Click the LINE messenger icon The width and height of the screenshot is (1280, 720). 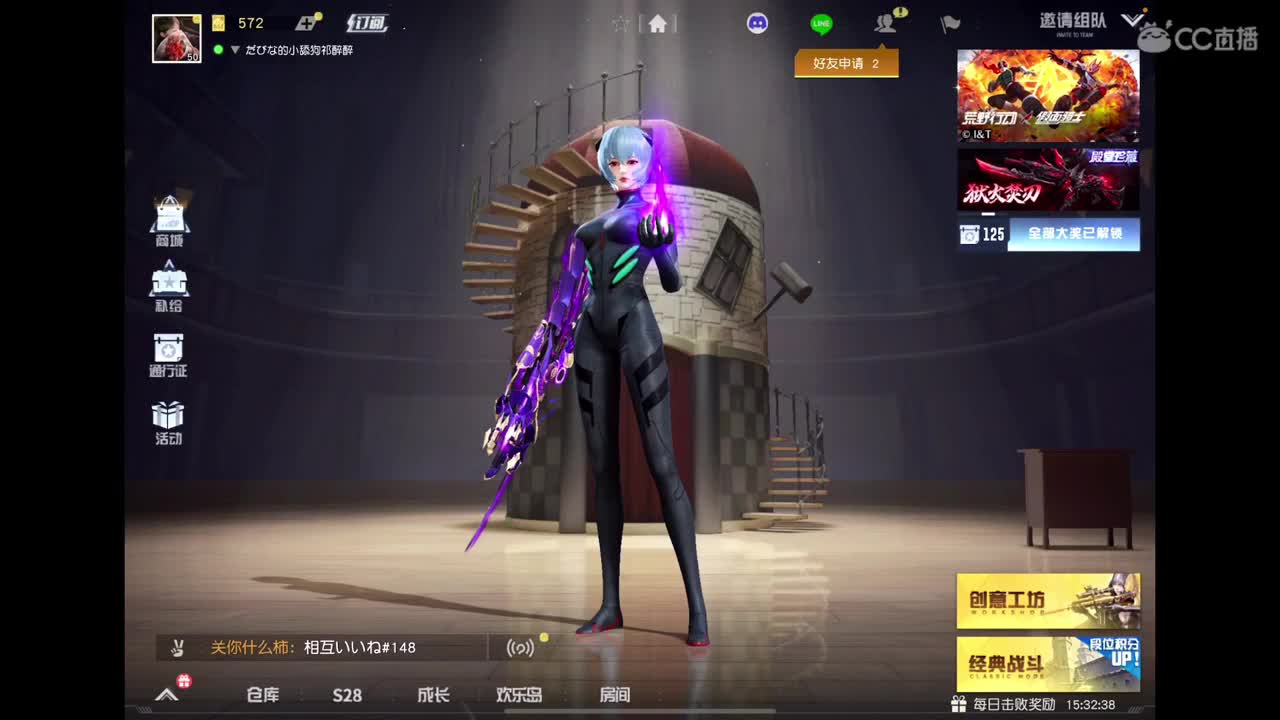tap(820, 22)
